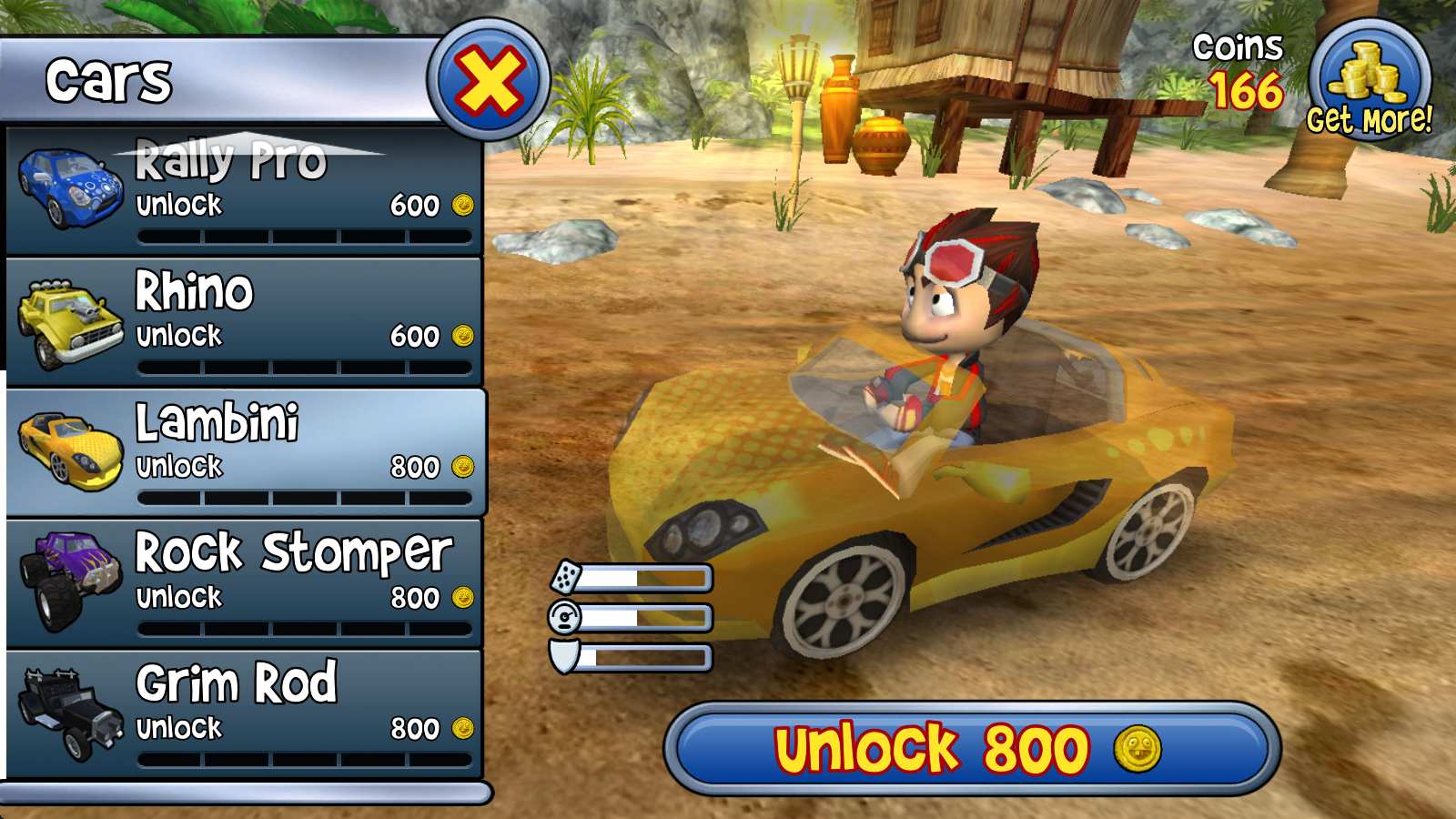Click the Unlock 800 button
The height and width of the screenshot is (819, 1456).
971,749
